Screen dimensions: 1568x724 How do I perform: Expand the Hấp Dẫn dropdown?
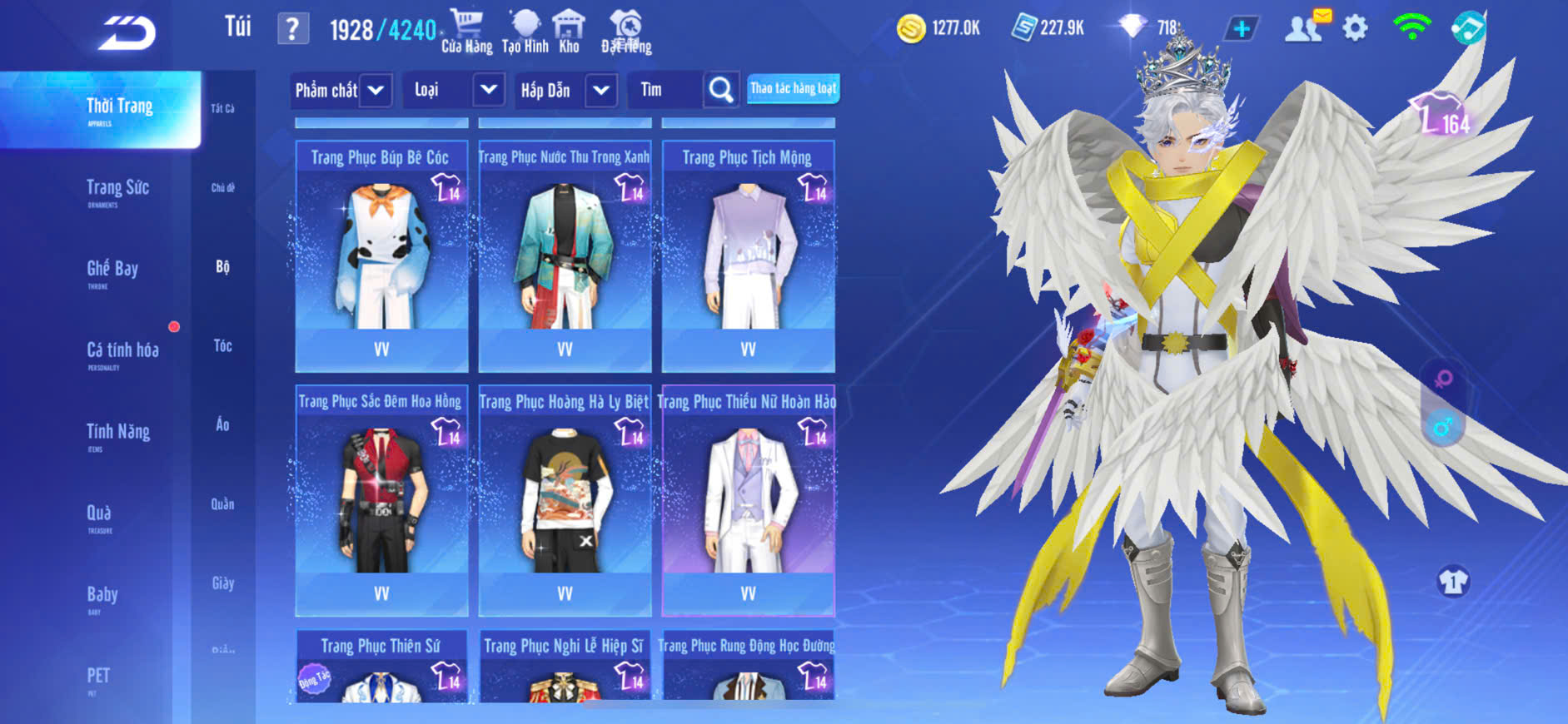pos(601,90)
